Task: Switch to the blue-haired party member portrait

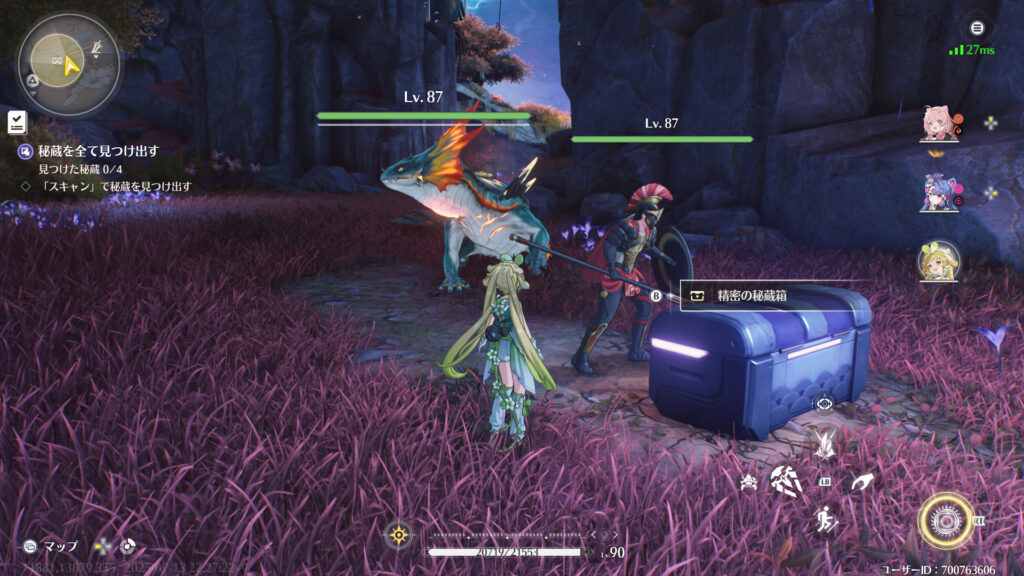Action: (x=938, y=191)
